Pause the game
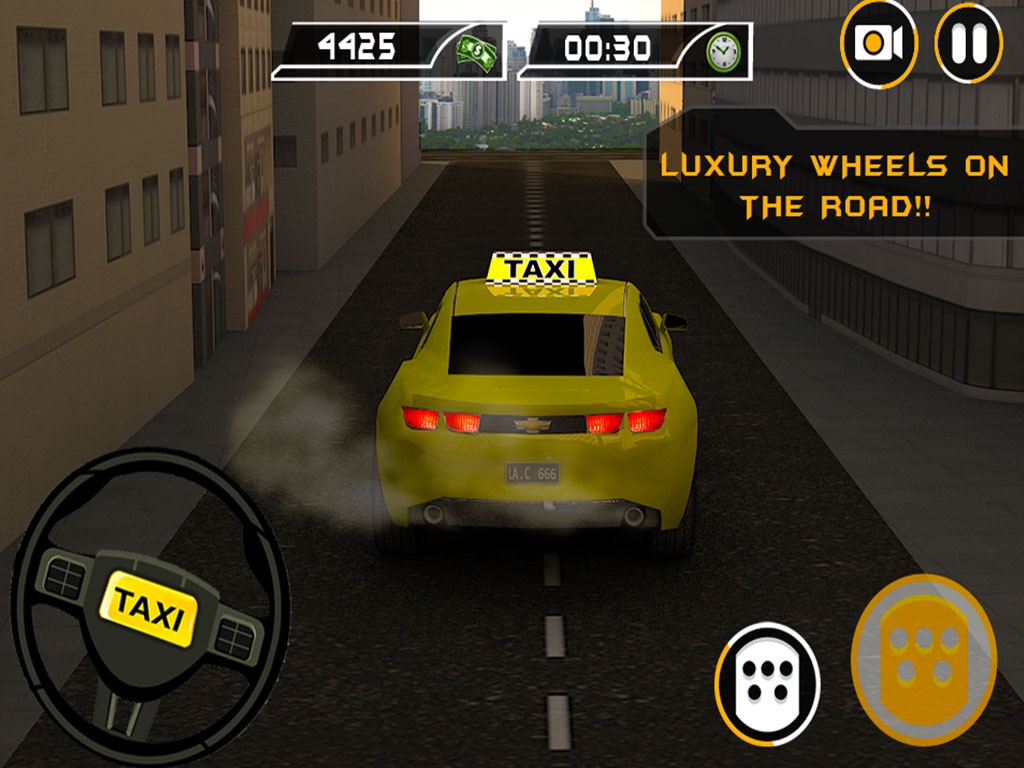The image size is (1024, 768). [968, 43]
